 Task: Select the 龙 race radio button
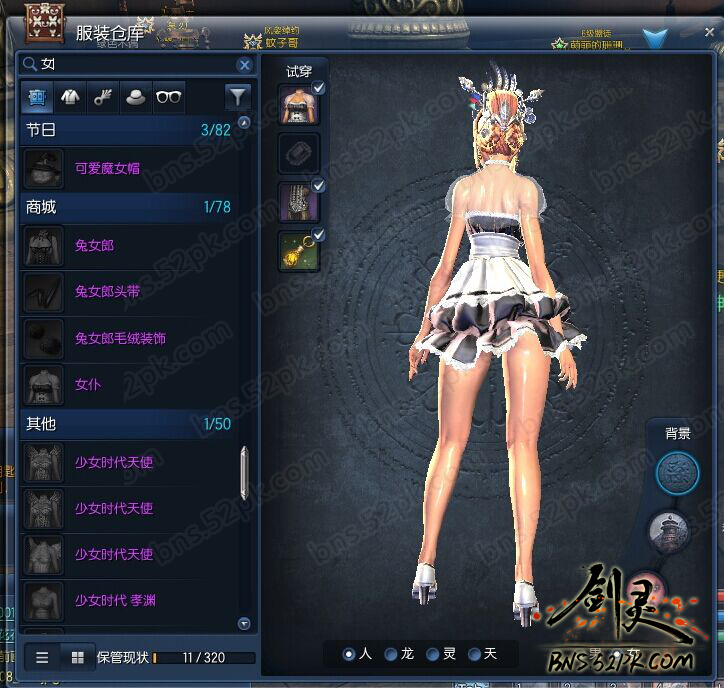tap(391, 654)
